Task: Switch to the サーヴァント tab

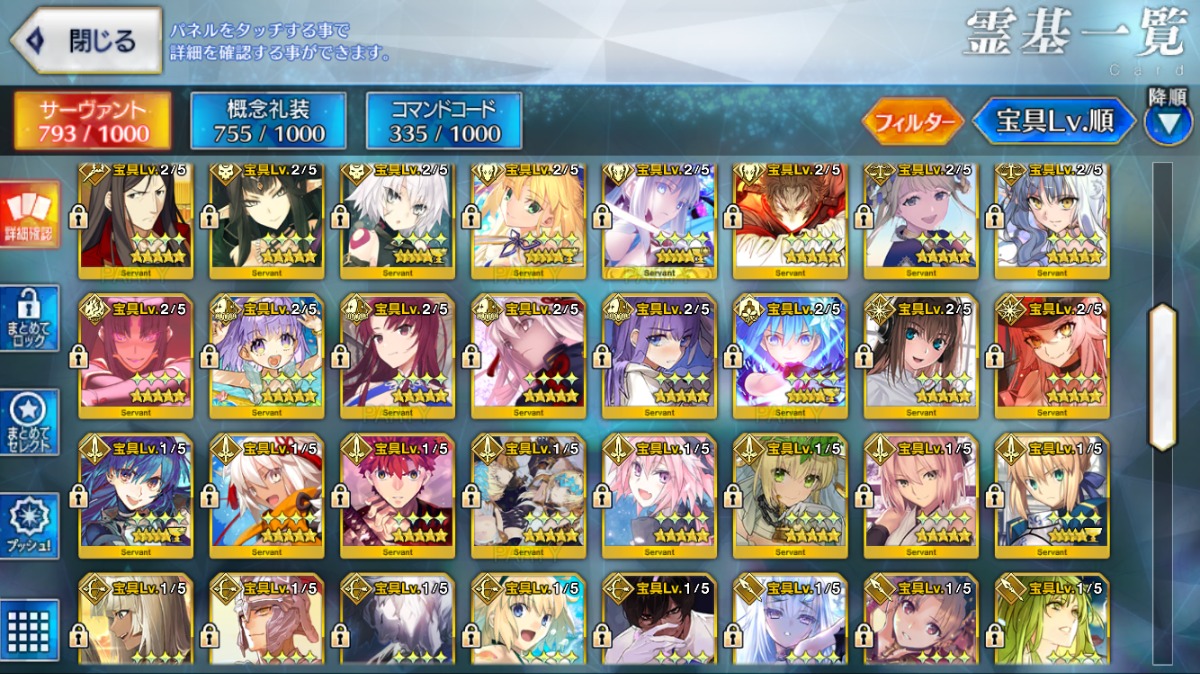Action: pyautogui.click(x=92, y=121)
